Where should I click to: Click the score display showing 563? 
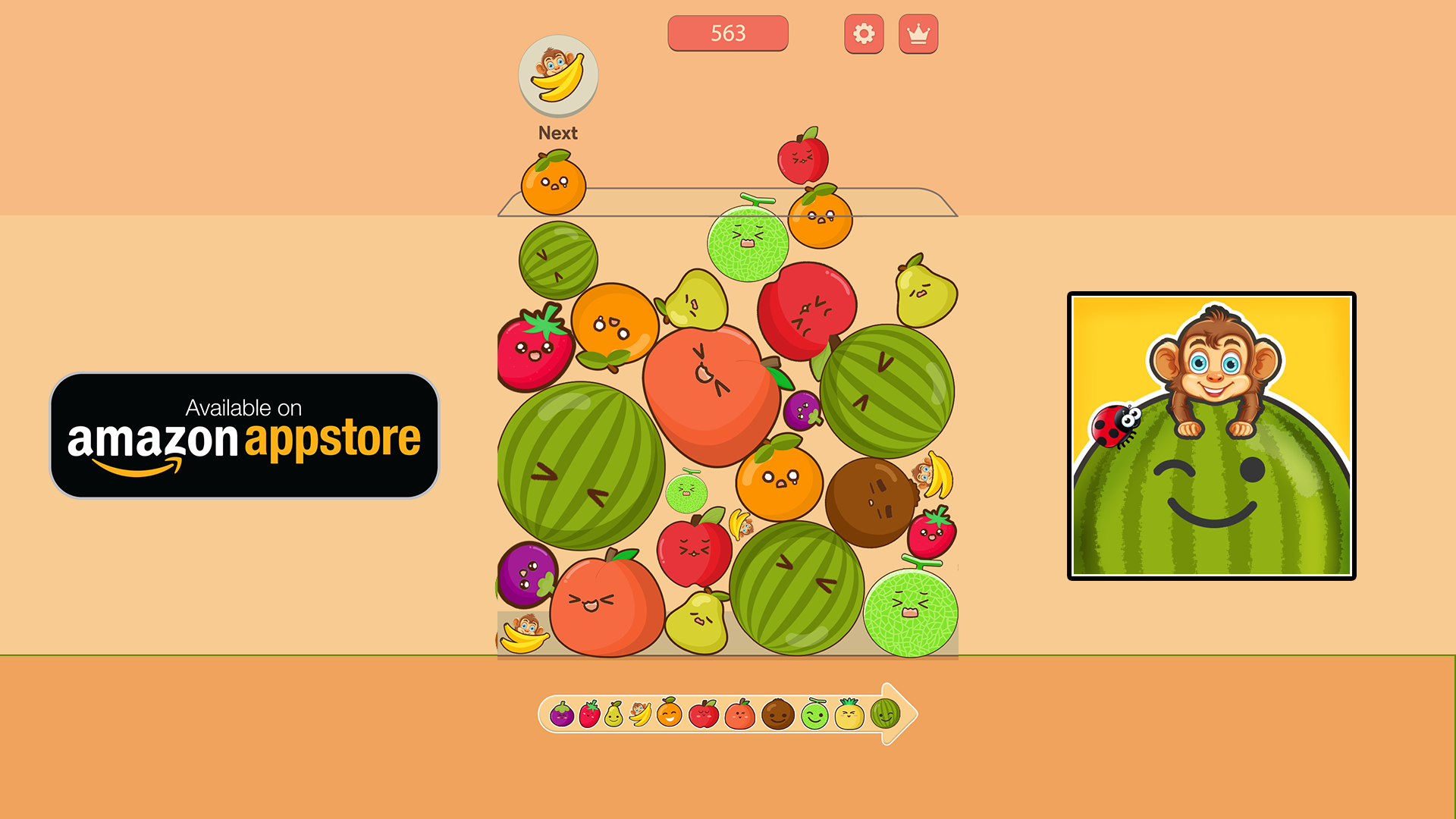(728, 33)
